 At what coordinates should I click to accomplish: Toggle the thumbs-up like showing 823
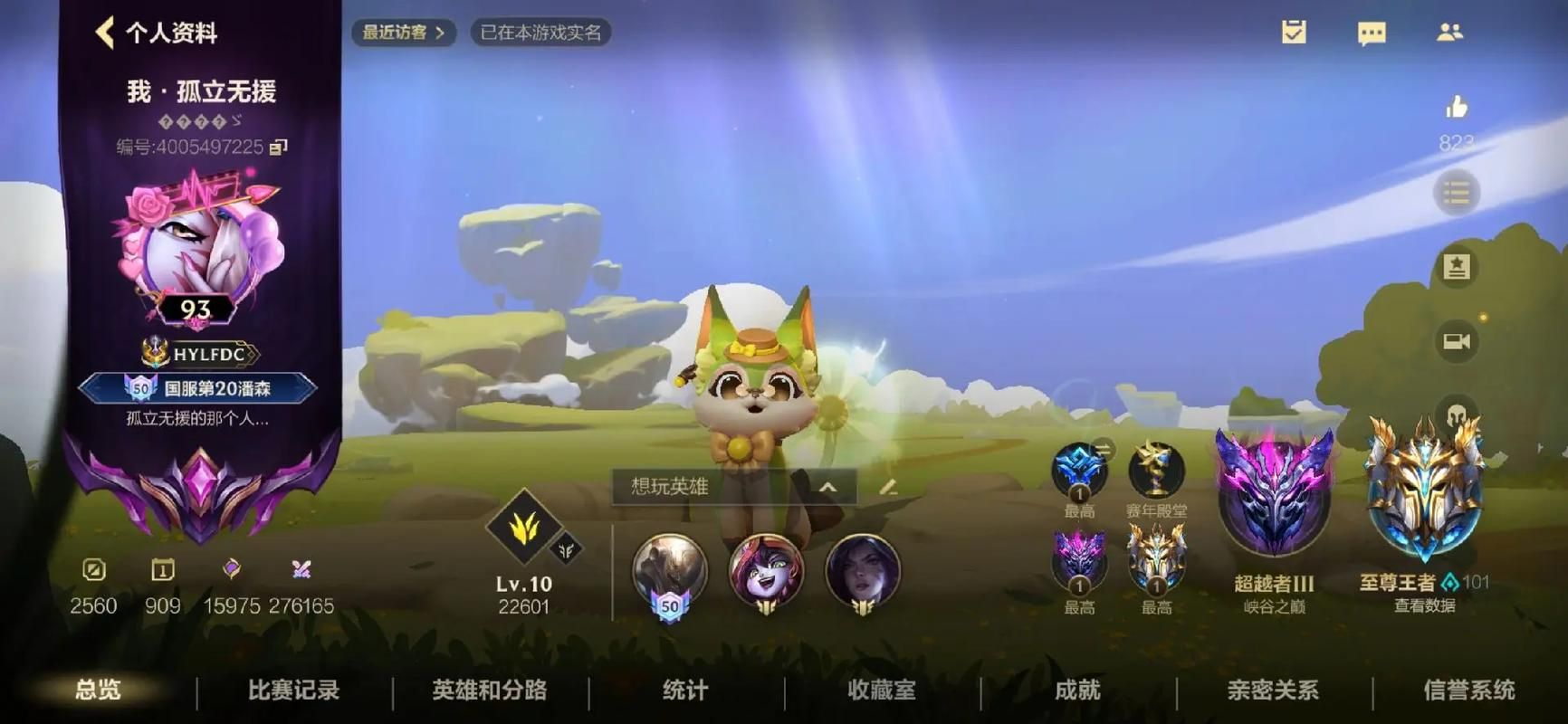(1458, 109)
